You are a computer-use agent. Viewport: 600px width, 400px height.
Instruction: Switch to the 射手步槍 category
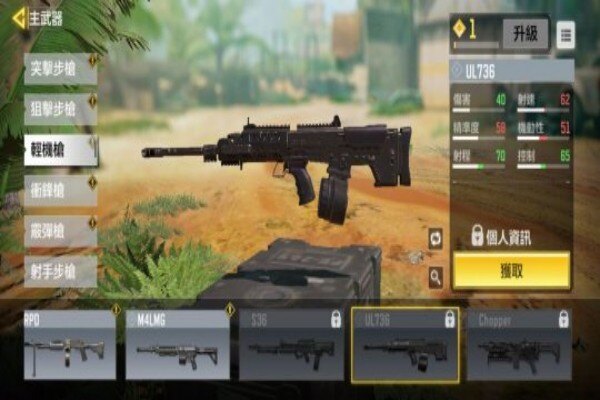click(60, 271)
